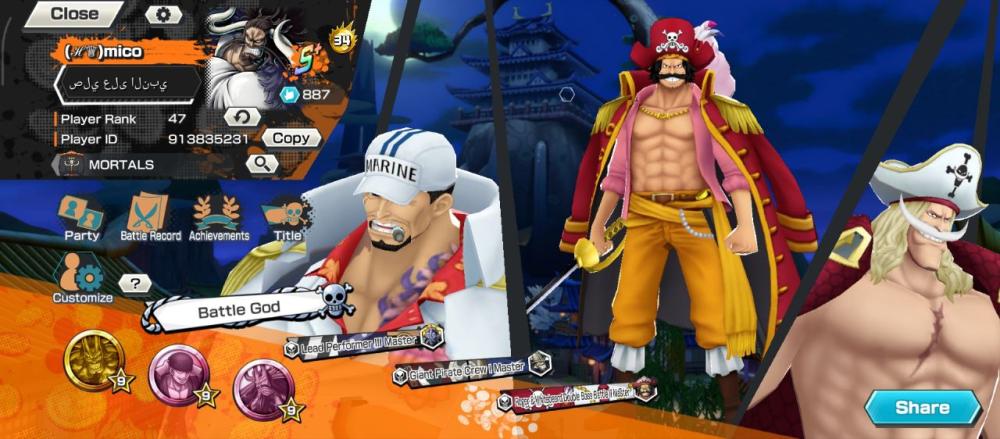Tap the refresh arrow beside Player Rank
This screenshot has width=1000, height=439.
click(x=241, y=118)
